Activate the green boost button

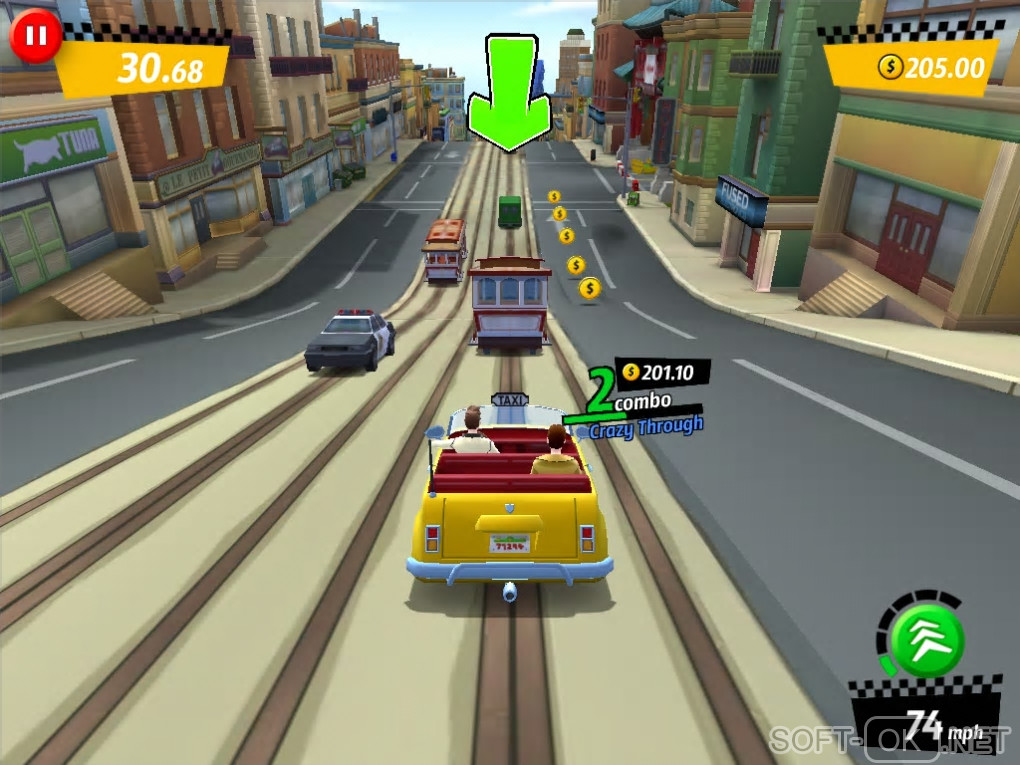[x=927, y=640]
